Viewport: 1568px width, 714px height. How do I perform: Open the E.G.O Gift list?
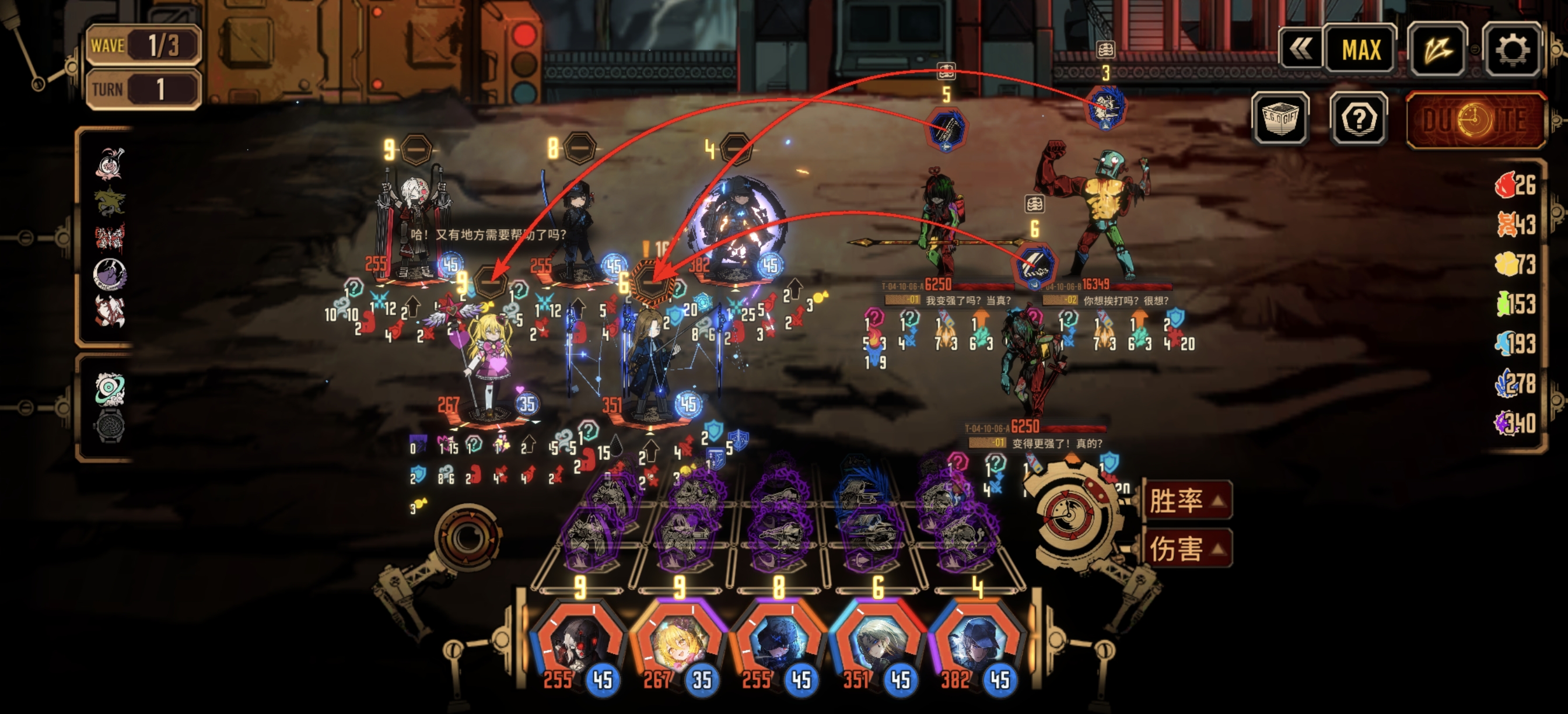tap(1280, 118)
